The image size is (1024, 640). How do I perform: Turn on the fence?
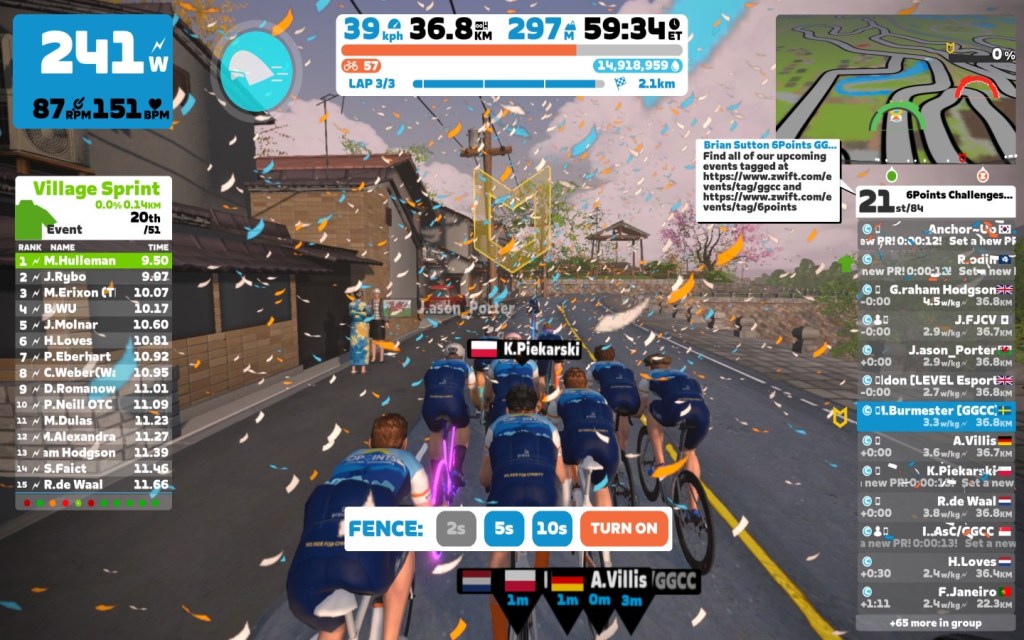(x=624, y=529)
